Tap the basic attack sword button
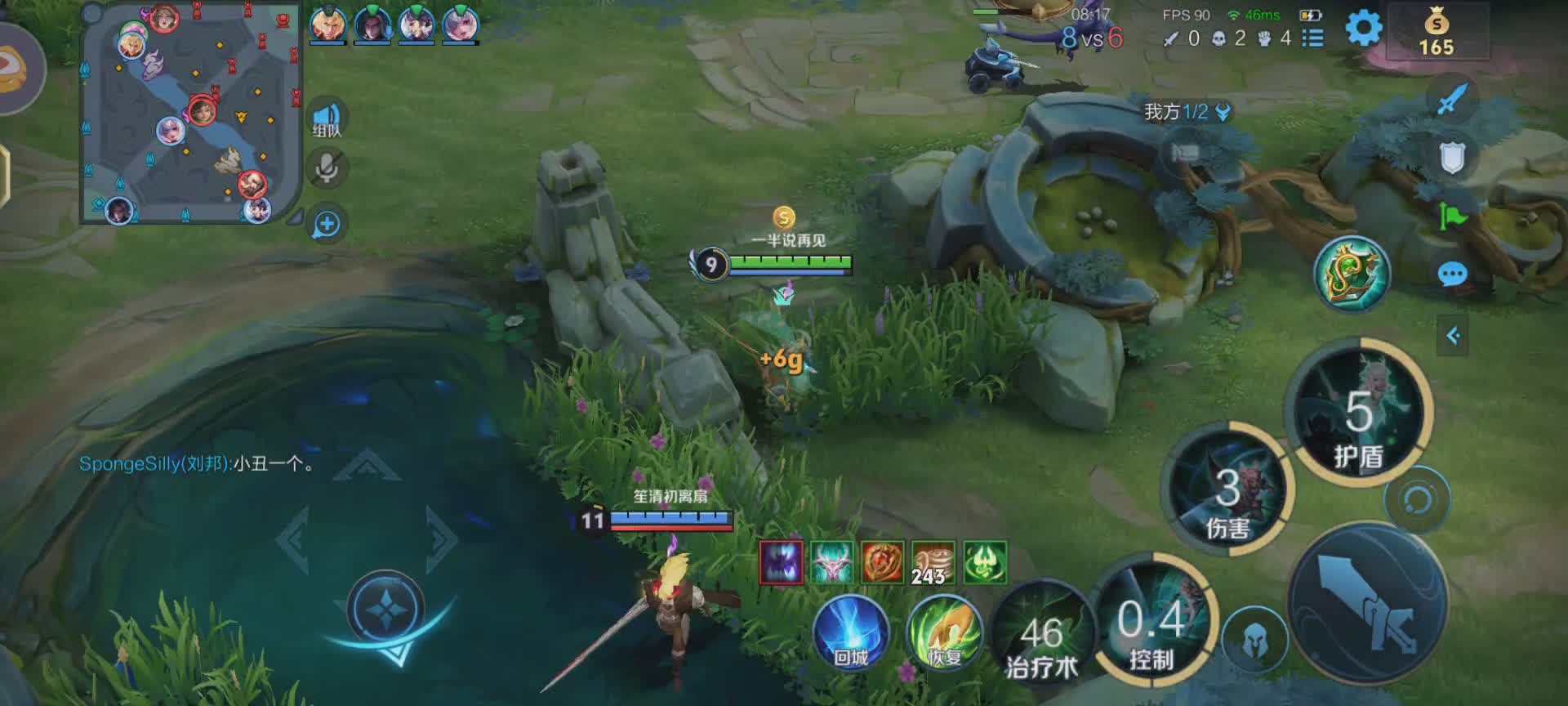 coord(1368,605)
